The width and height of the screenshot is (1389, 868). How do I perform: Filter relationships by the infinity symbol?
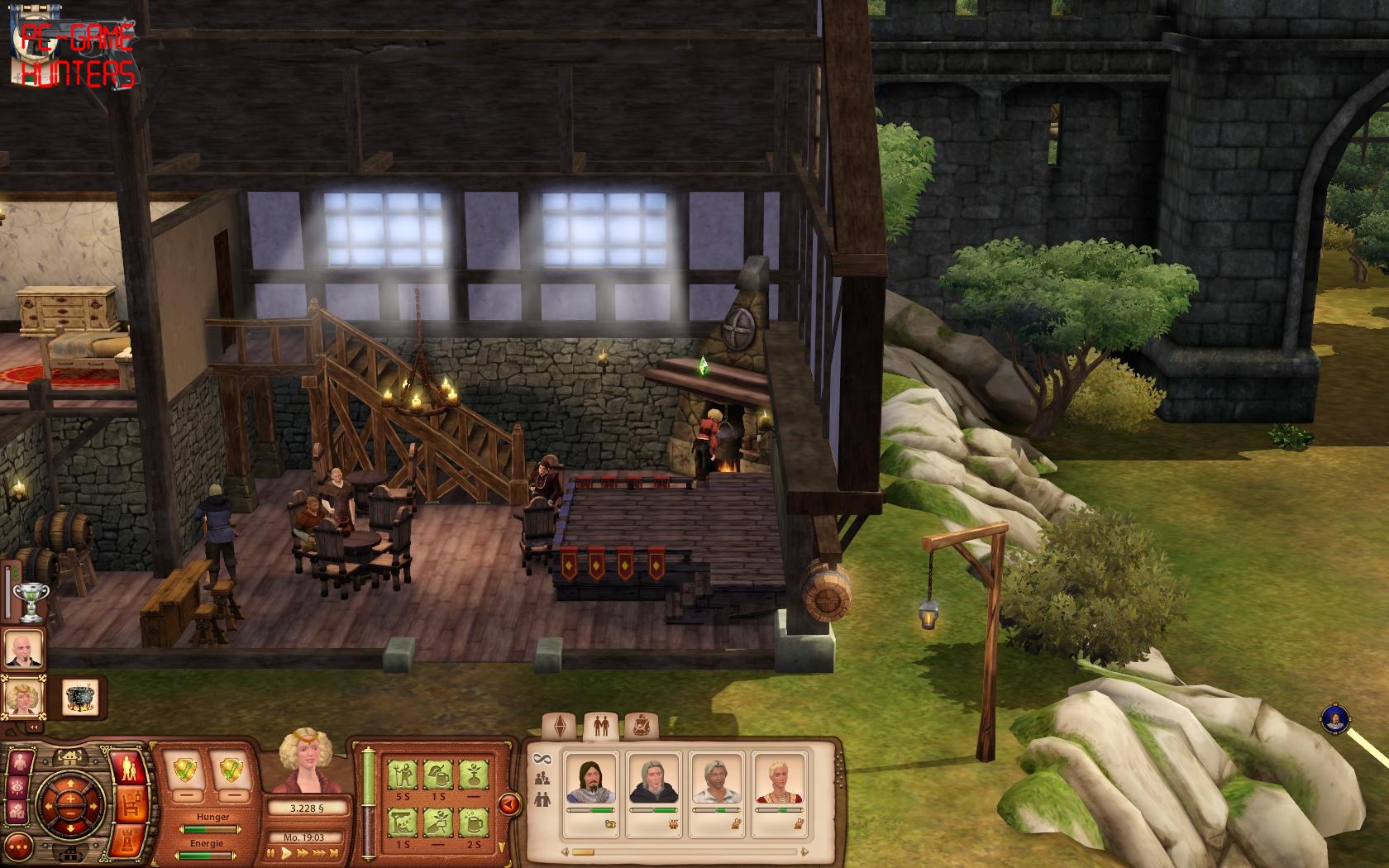click(x=542, y=757)
